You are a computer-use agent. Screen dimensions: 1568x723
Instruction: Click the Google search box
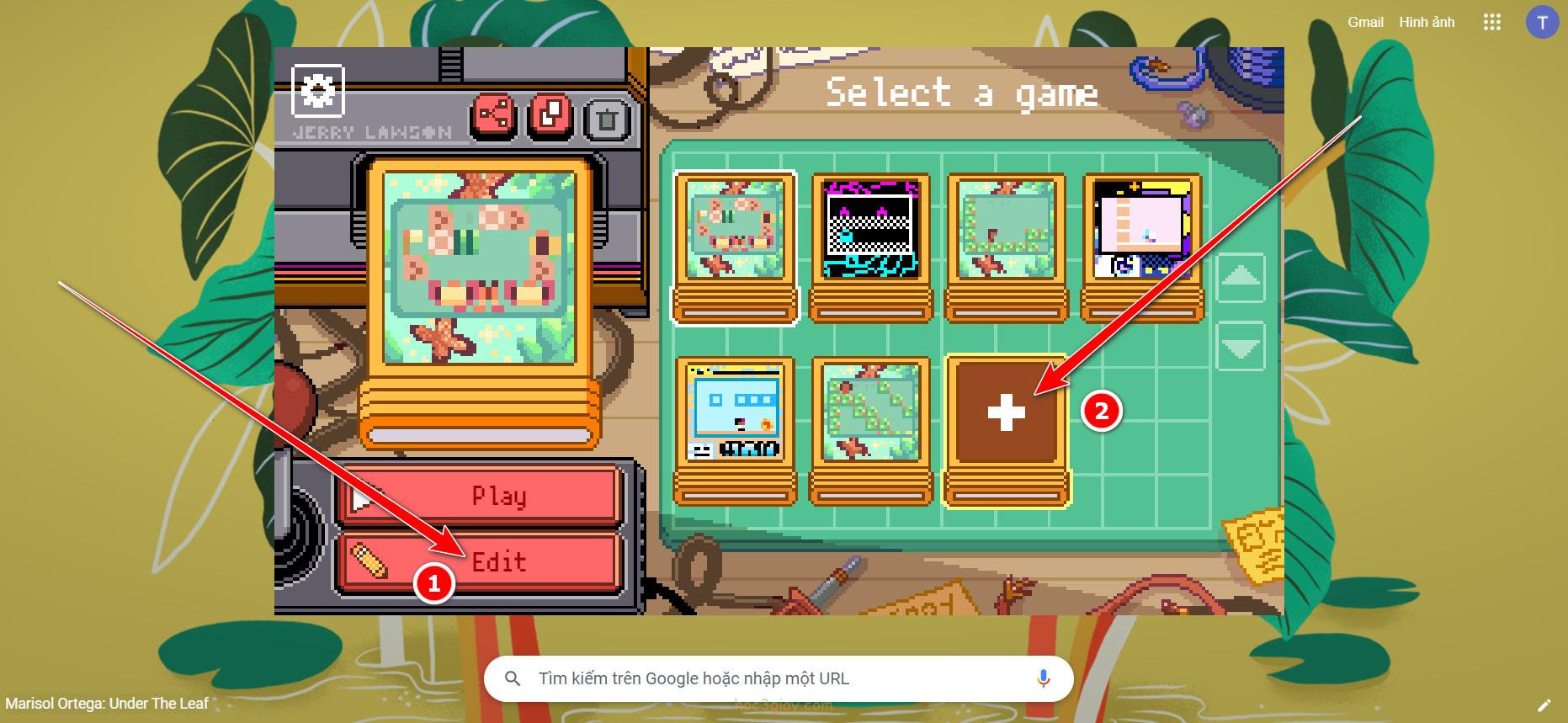pyautogui.click(x=779, y=678)
